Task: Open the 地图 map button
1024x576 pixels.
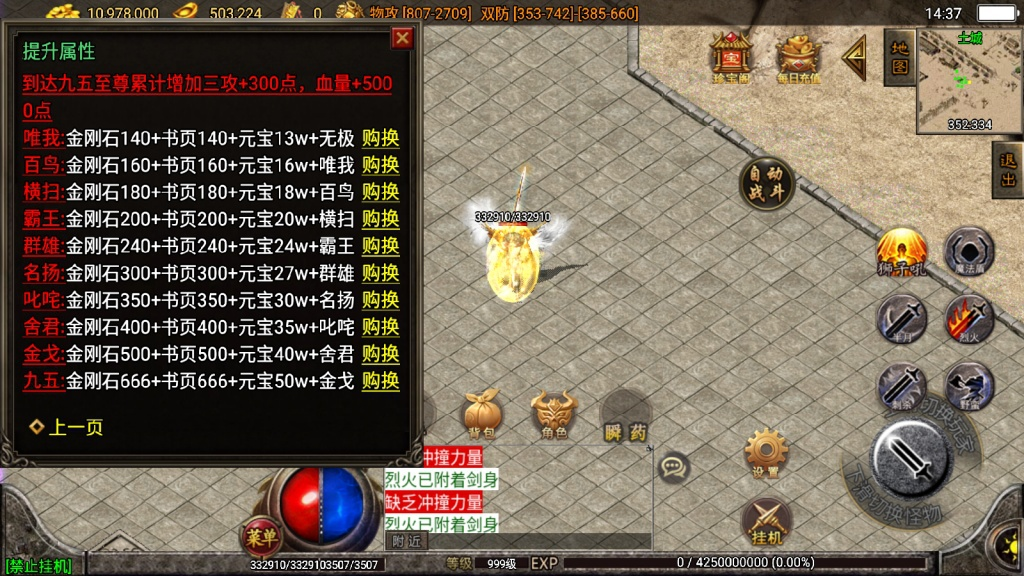Action: click(899, 57)
